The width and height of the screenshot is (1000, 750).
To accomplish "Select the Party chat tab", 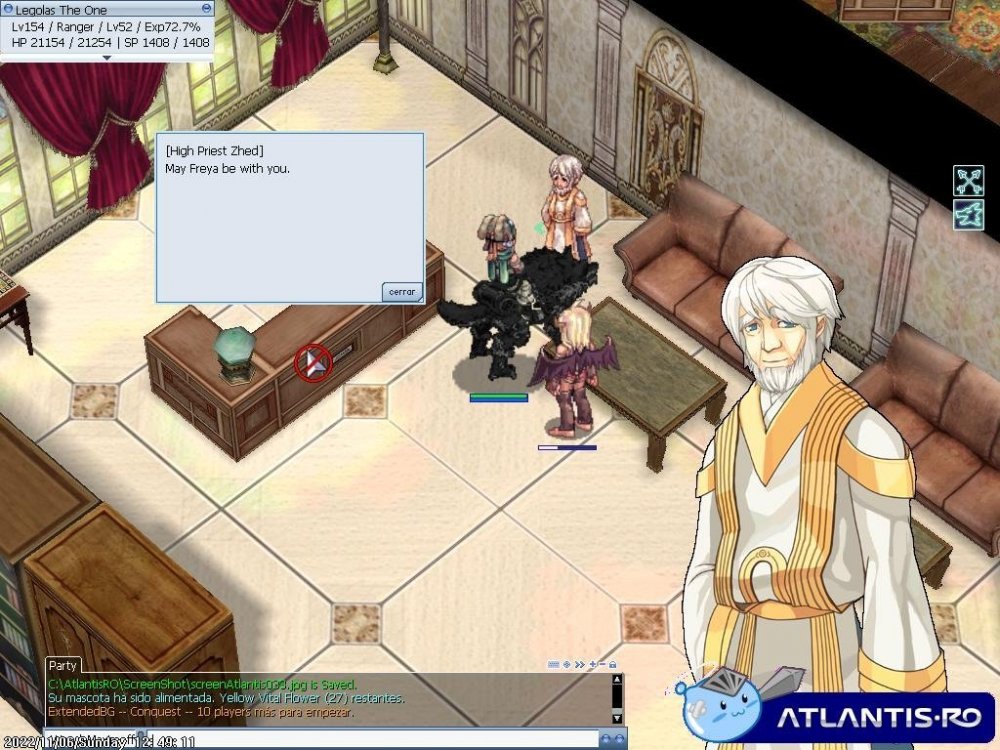I will (63, 665).
